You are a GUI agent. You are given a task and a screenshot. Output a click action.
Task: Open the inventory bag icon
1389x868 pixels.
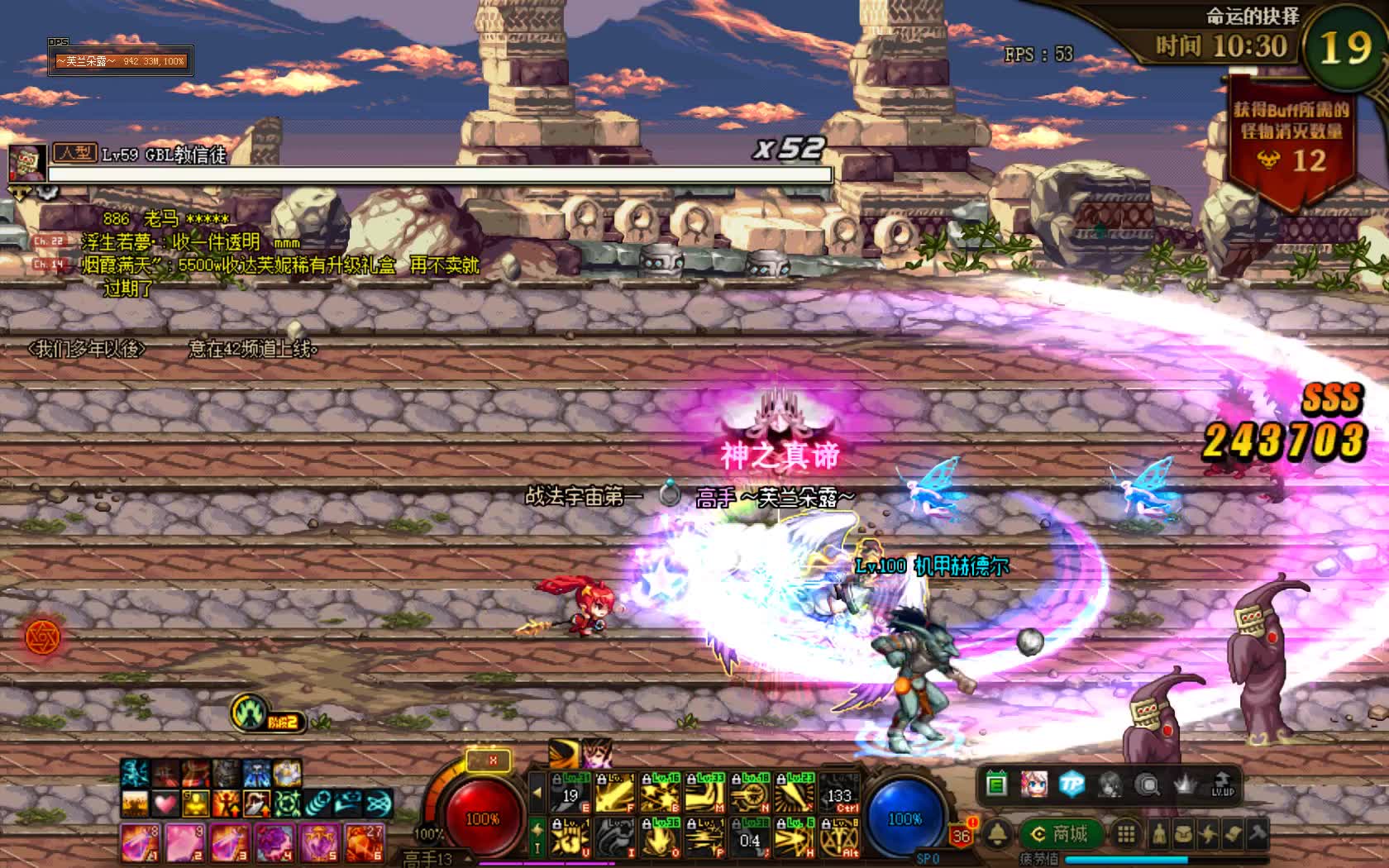pos(1185,833)
